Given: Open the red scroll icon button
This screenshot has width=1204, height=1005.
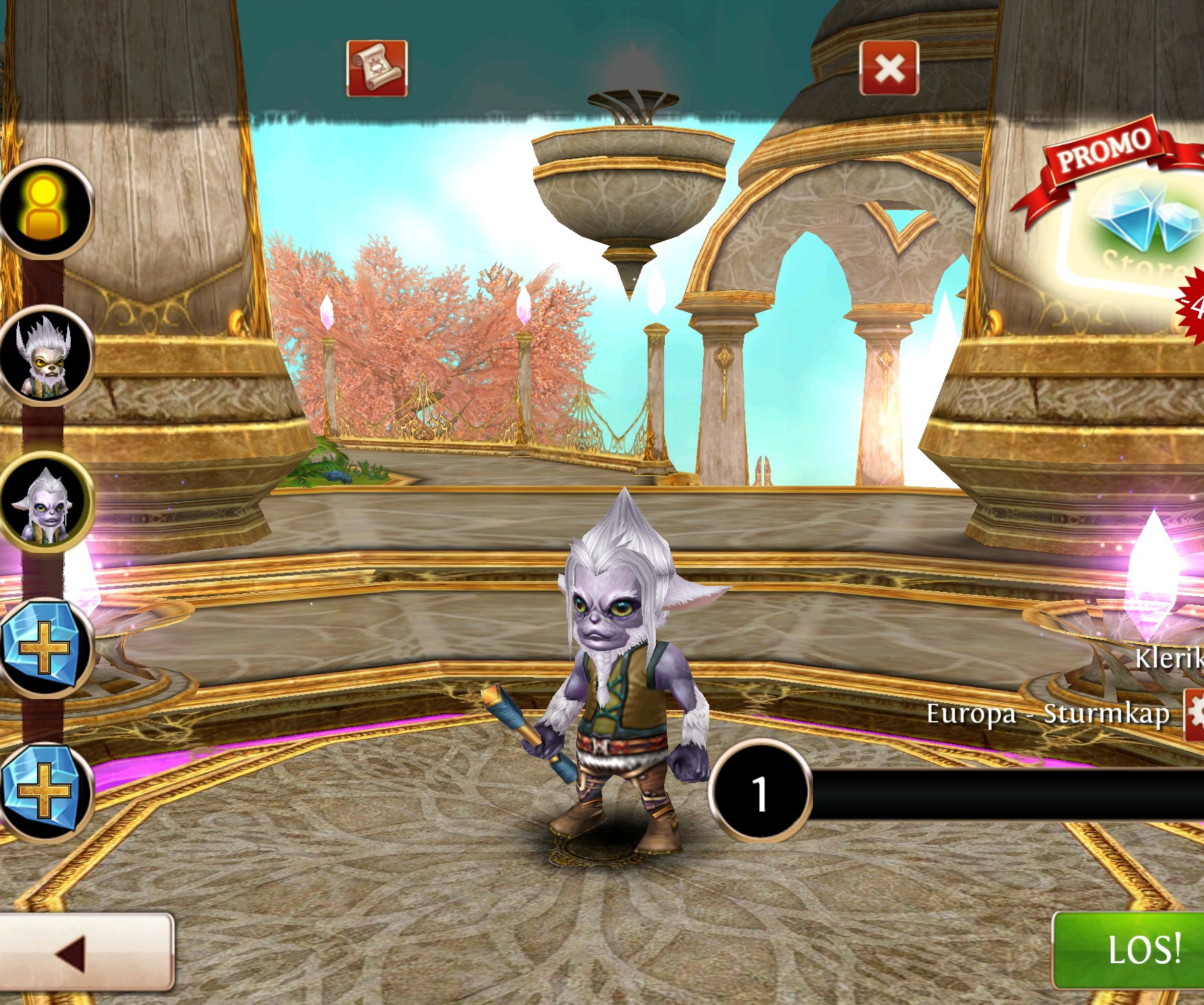Looking at the screenshot, I should pos(377,68).
